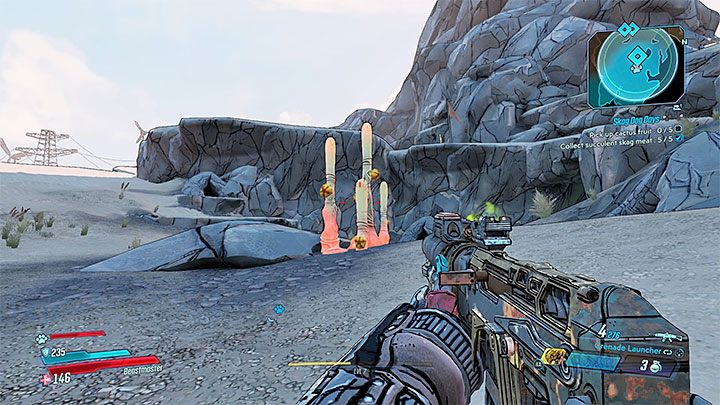Click the shield icon
This screenshot has width=720, height=405.
pyautogui.click(x=46, y=352)
